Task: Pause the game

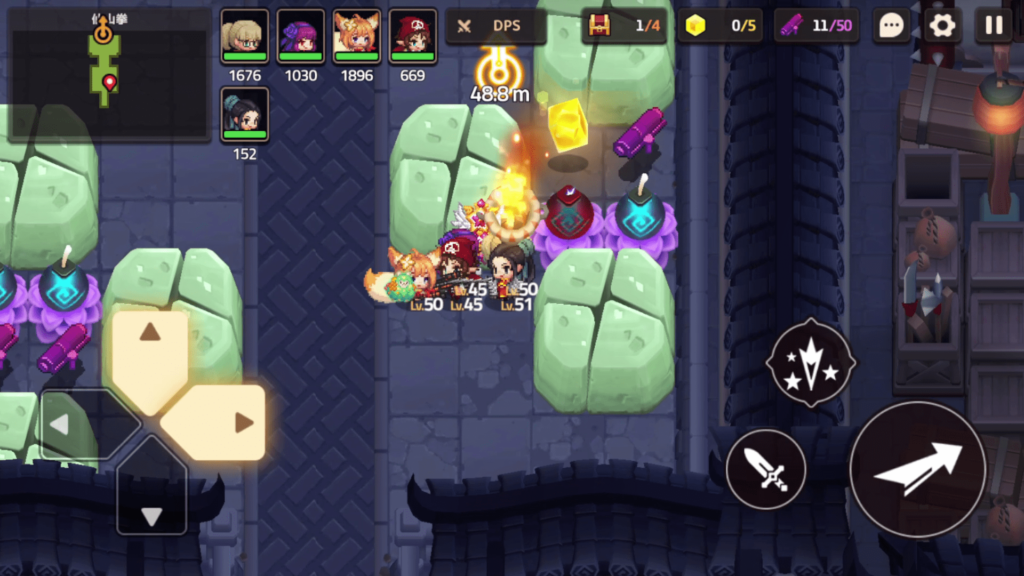Action: pyautogui.click(x=993, y=26)
